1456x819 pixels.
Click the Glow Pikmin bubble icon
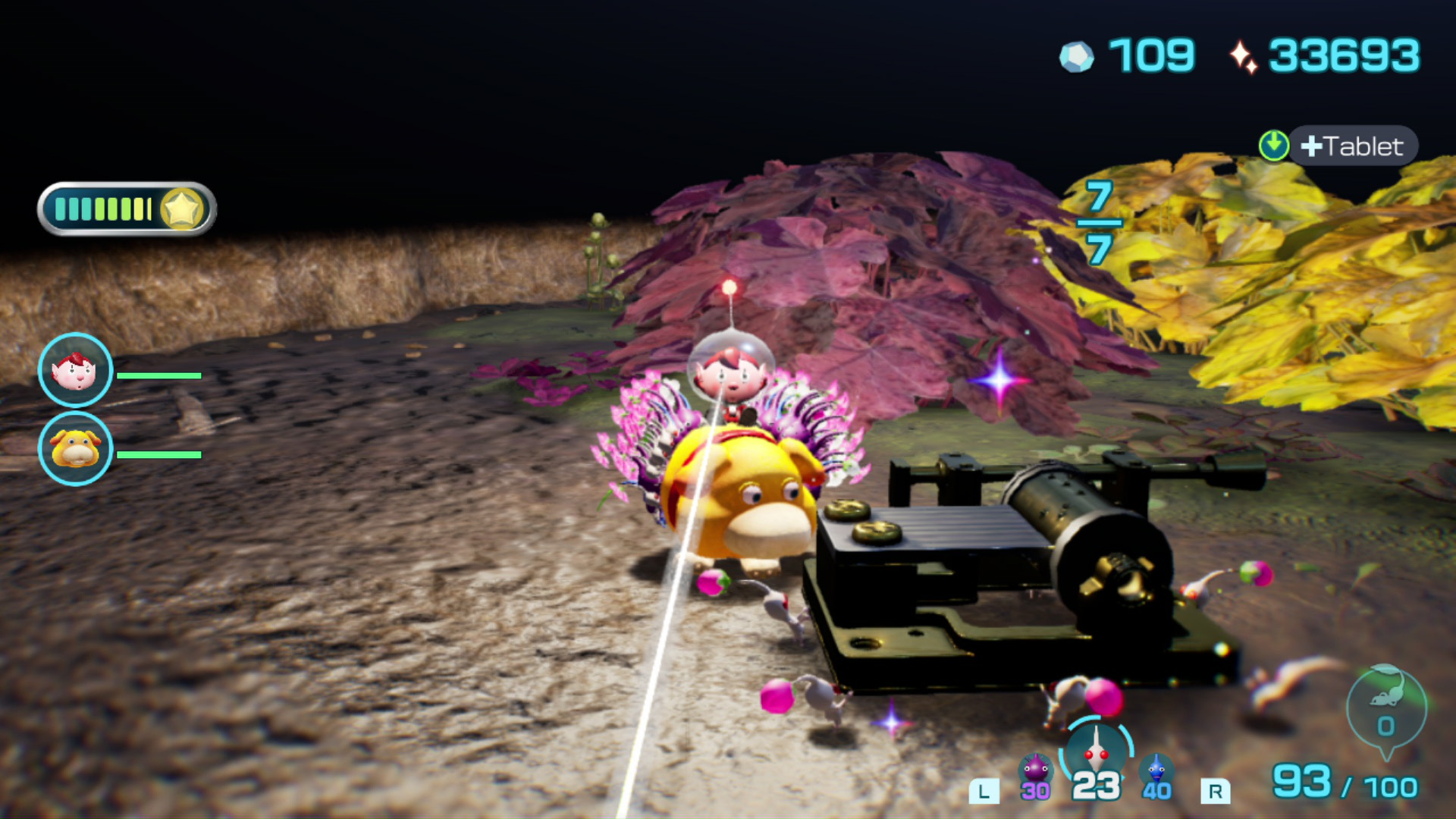point(1386,708)
